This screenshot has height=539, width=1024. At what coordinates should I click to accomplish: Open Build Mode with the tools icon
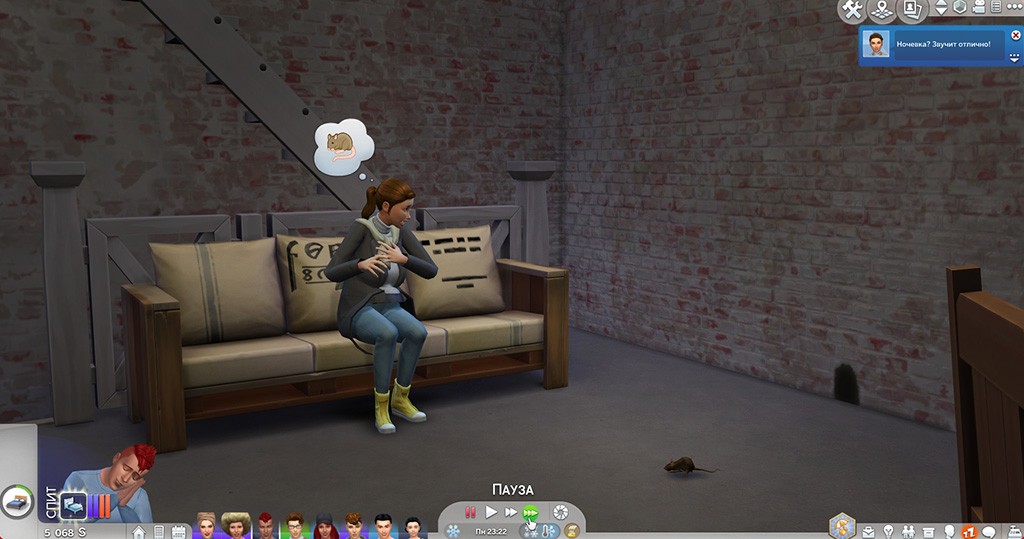[852, 10]
